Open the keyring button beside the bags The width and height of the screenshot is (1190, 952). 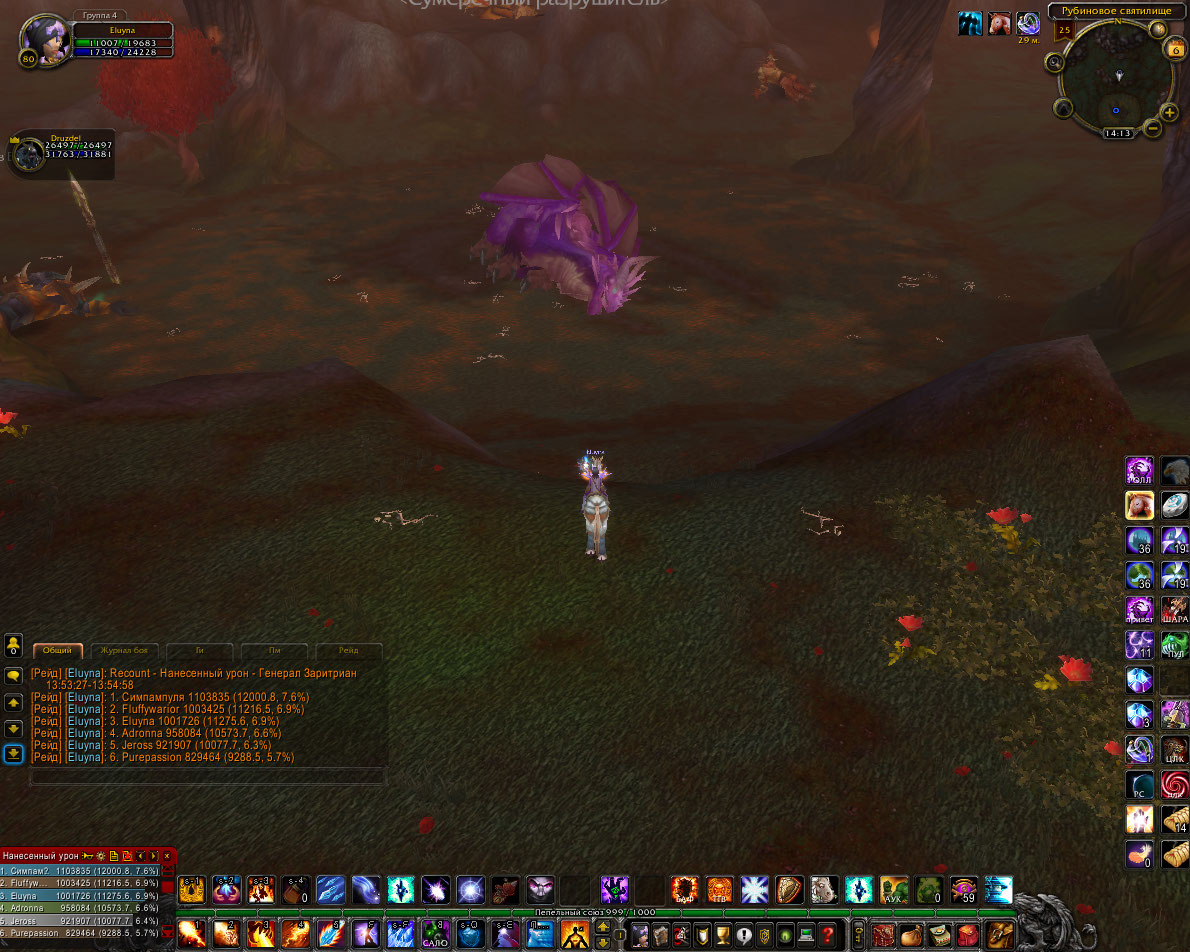[x=858, y=935]
